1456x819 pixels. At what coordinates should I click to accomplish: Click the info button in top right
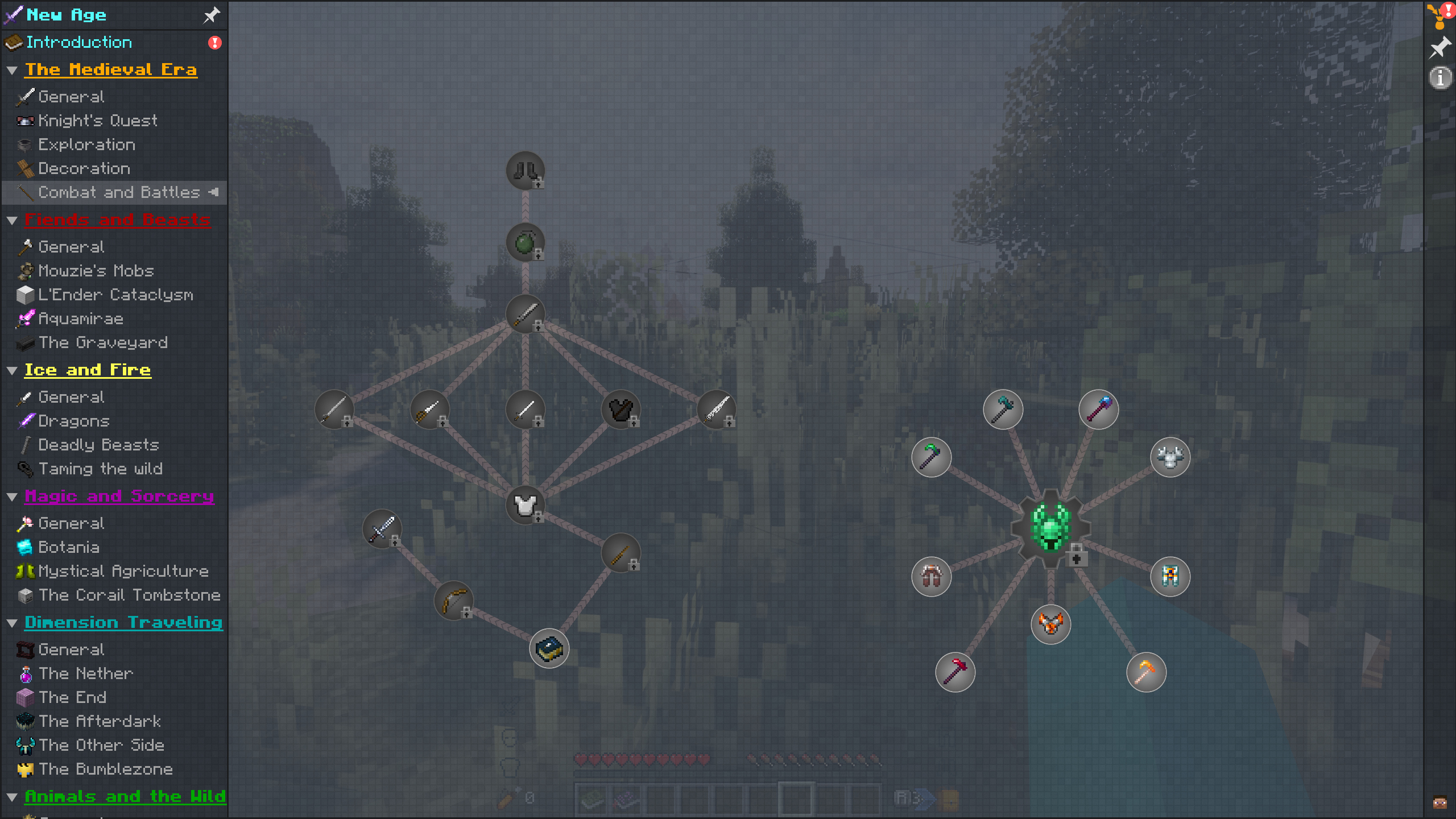(1441, 78)
